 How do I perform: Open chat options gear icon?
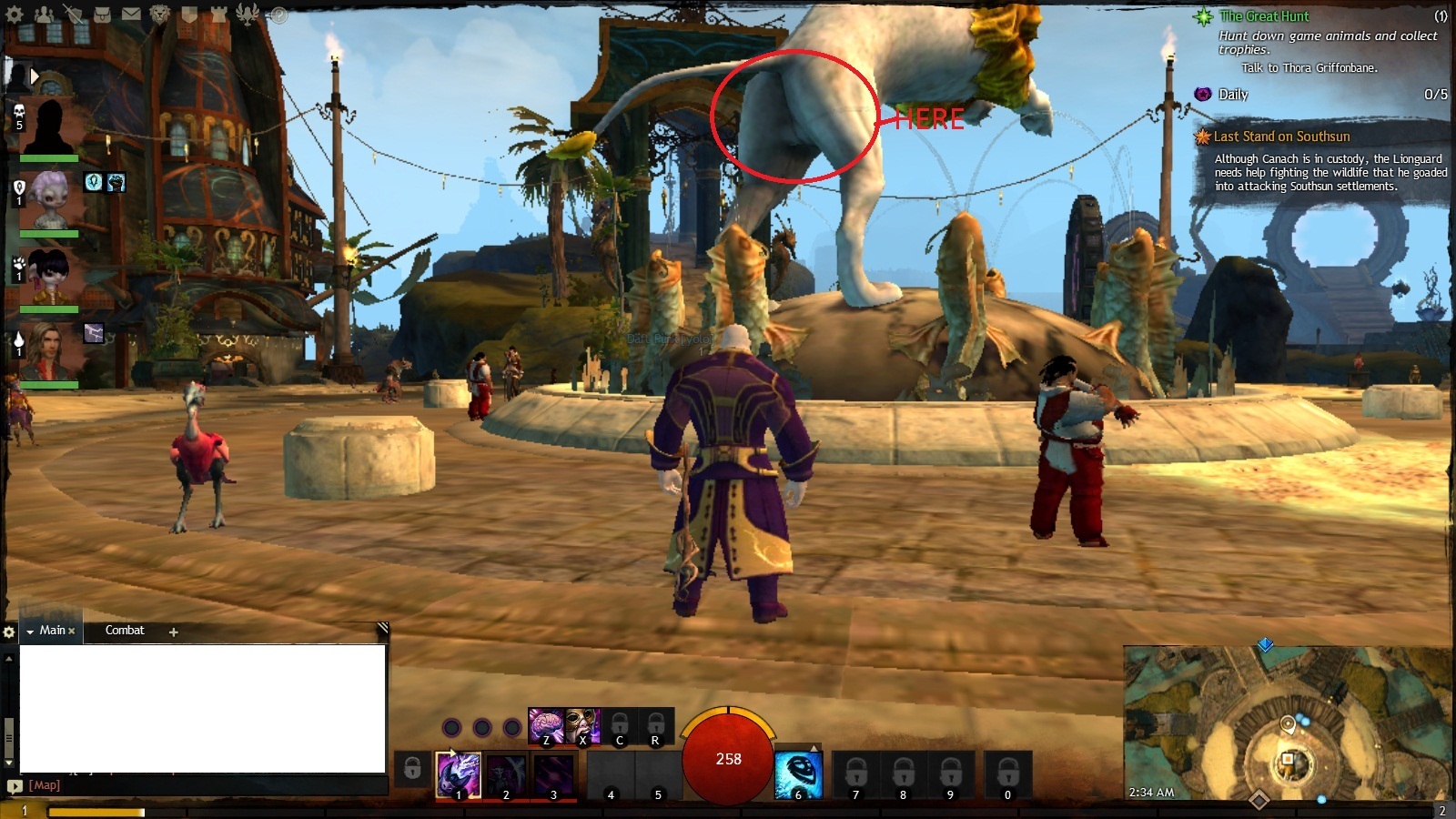click(x=9, y=632)
